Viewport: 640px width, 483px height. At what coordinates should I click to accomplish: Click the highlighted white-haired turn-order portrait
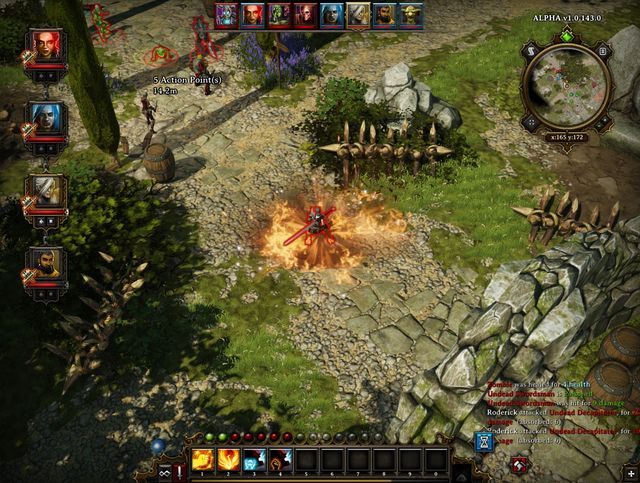tap(359, 15)
